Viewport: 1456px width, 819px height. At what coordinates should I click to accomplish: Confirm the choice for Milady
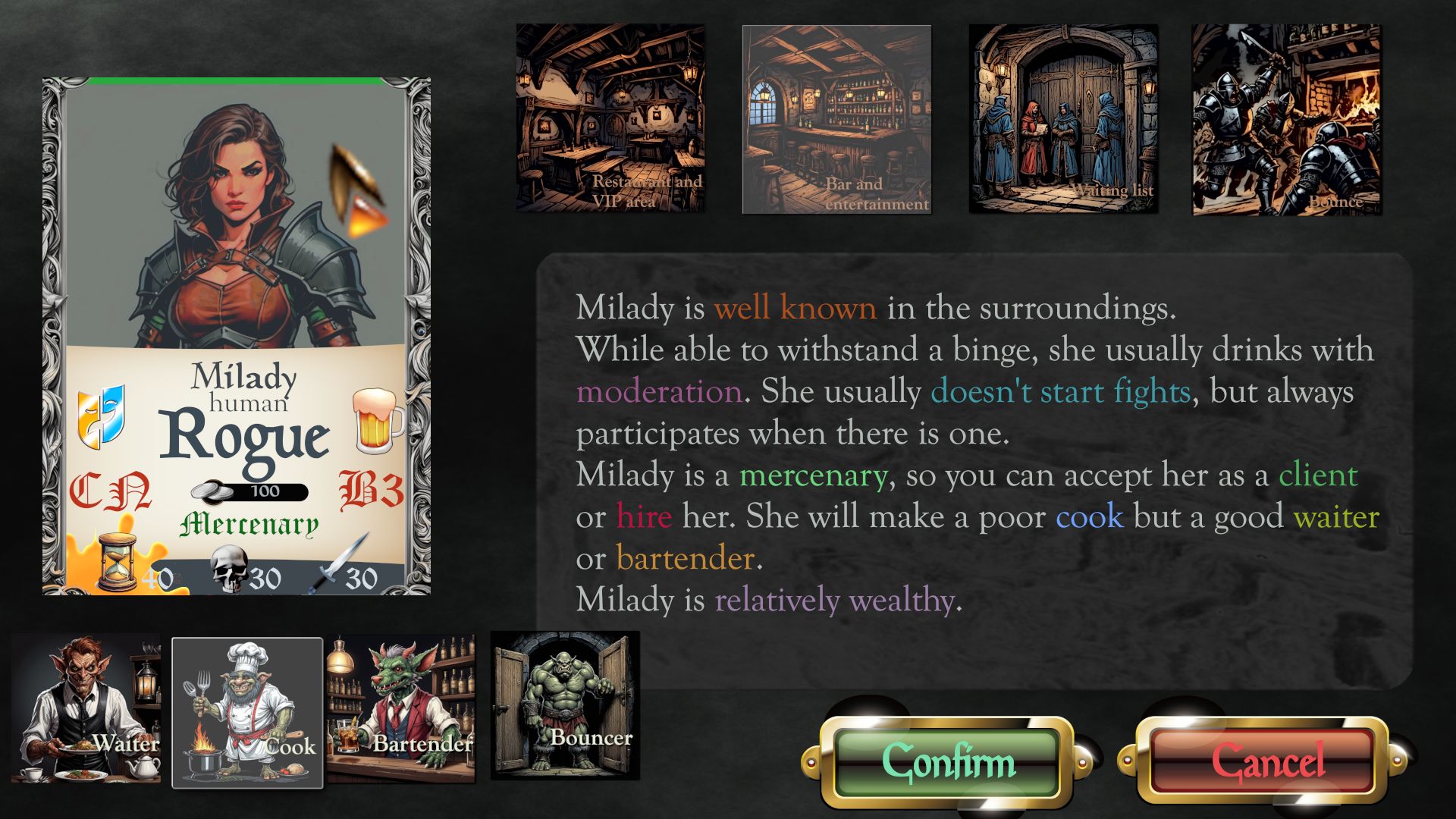coord(946,761)
